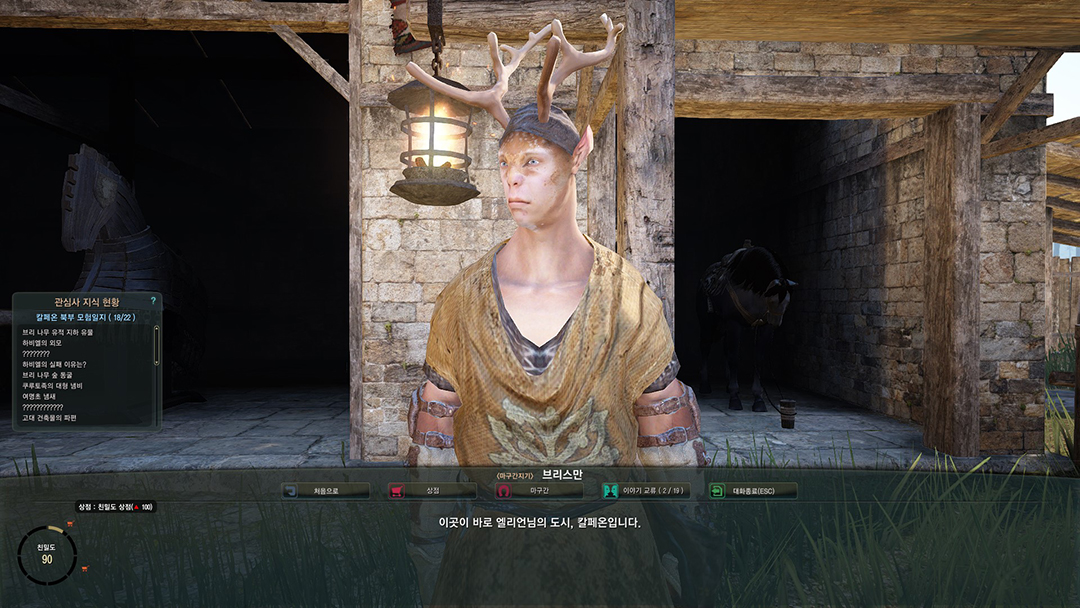Image resolution: width=1080 pixels, height=608 pixels.
Task: Open the 상점 shop
Action: coord(432,491)
